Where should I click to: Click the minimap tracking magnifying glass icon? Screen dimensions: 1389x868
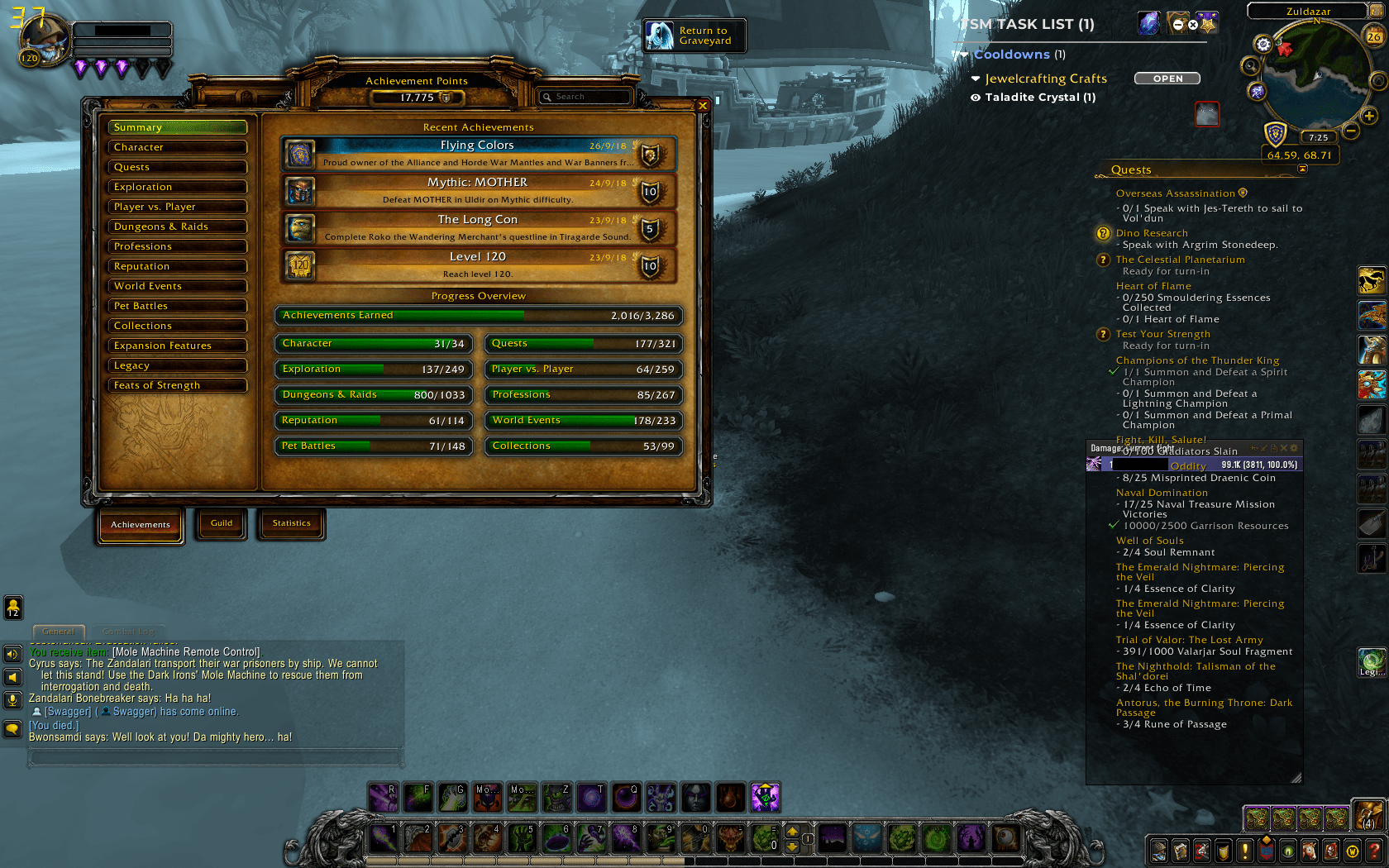tap(1249, 66)
